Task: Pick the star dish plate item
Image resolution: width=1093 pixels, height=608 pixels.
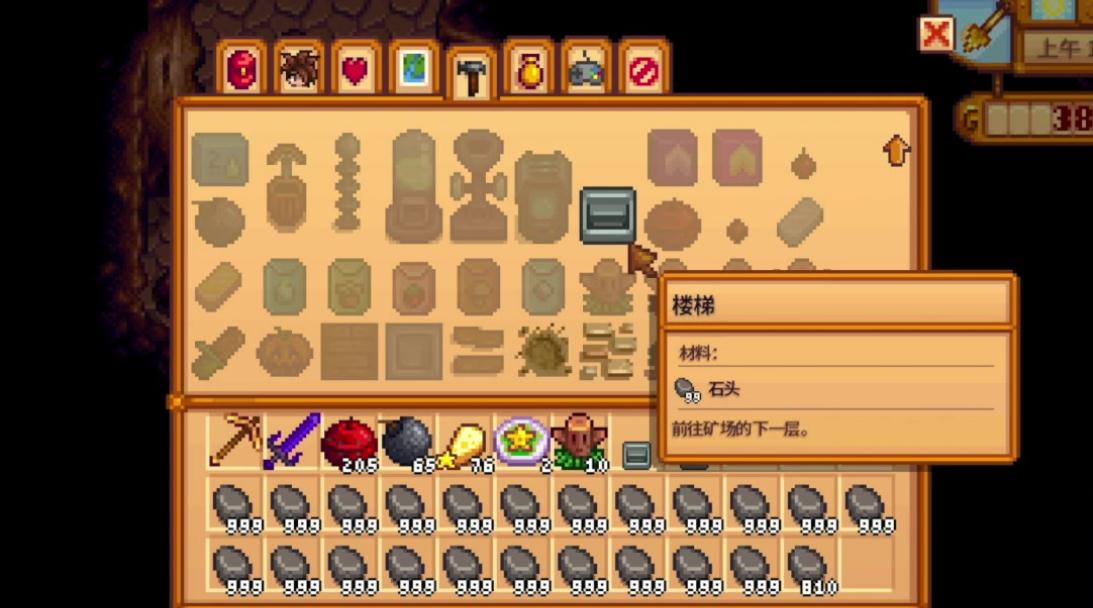Action: [x=522, y=441]
